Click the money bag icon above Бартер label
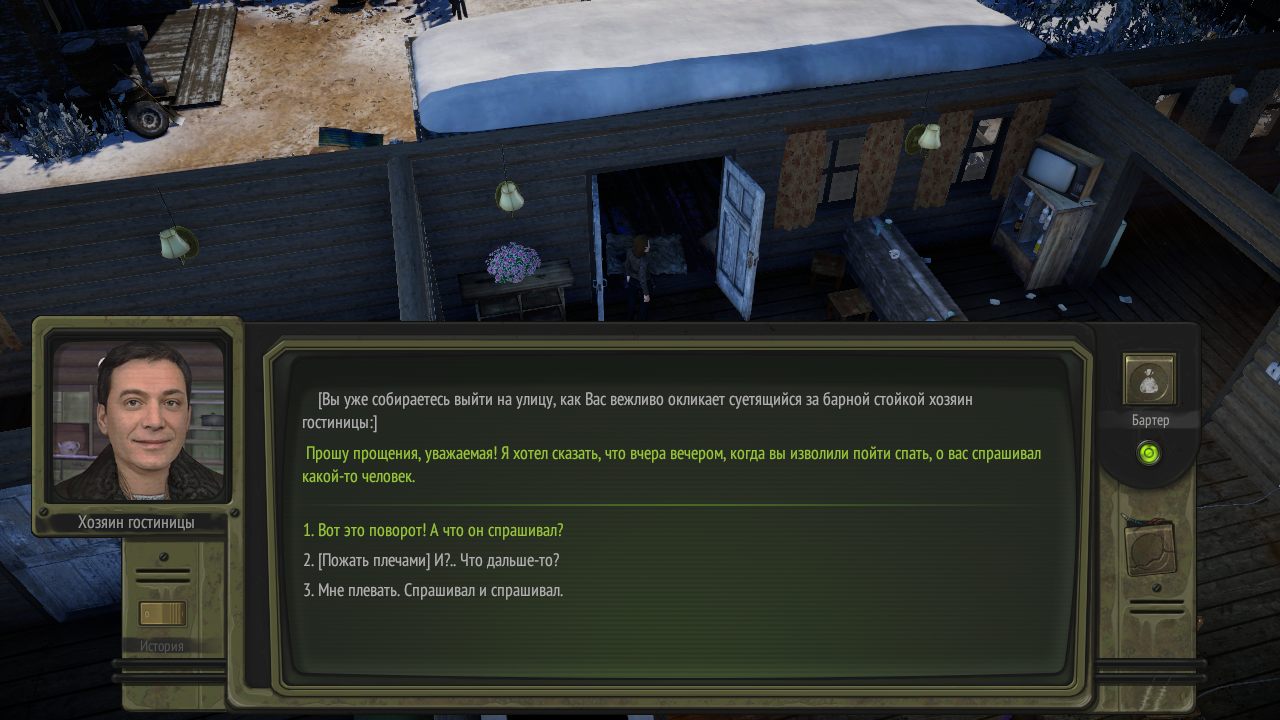Viewport: 1280px width, 720px height. point(1149,378)
